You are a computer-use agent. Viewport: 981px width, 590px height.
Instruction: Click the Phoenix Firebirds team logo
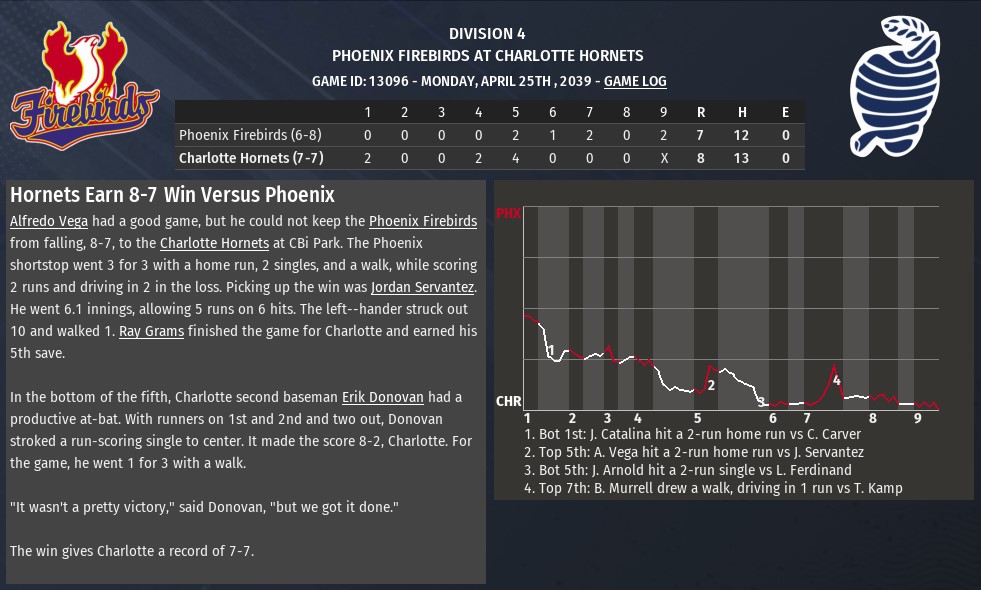85,87
